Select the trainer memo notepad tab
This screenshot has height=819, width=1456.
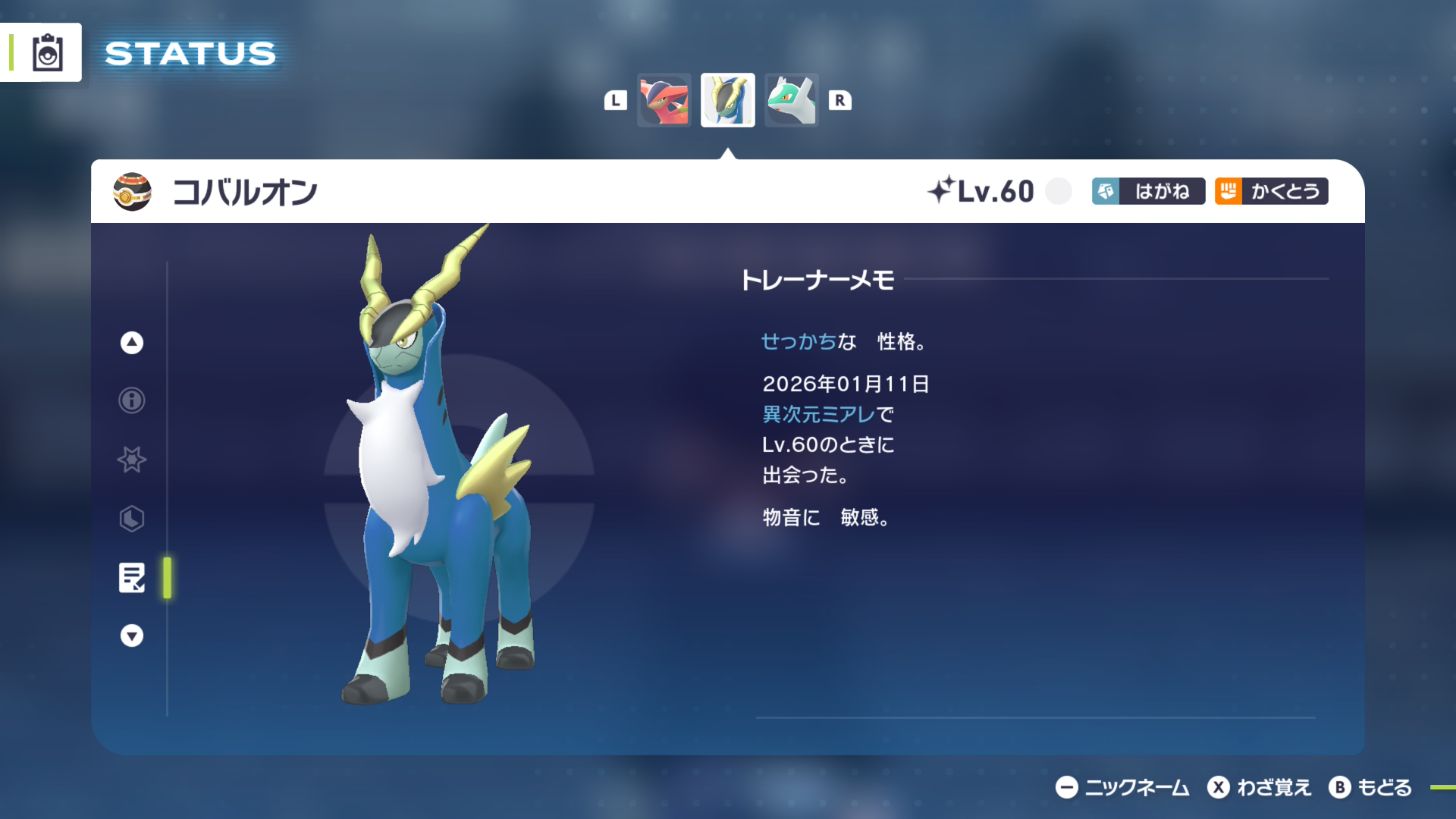click(x=132, y=578)
